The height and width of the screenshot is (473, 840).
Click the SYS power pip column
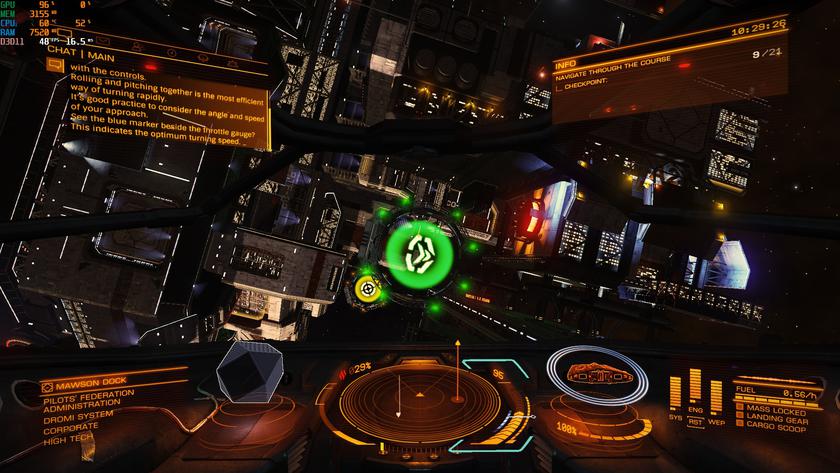coord(674,392)
